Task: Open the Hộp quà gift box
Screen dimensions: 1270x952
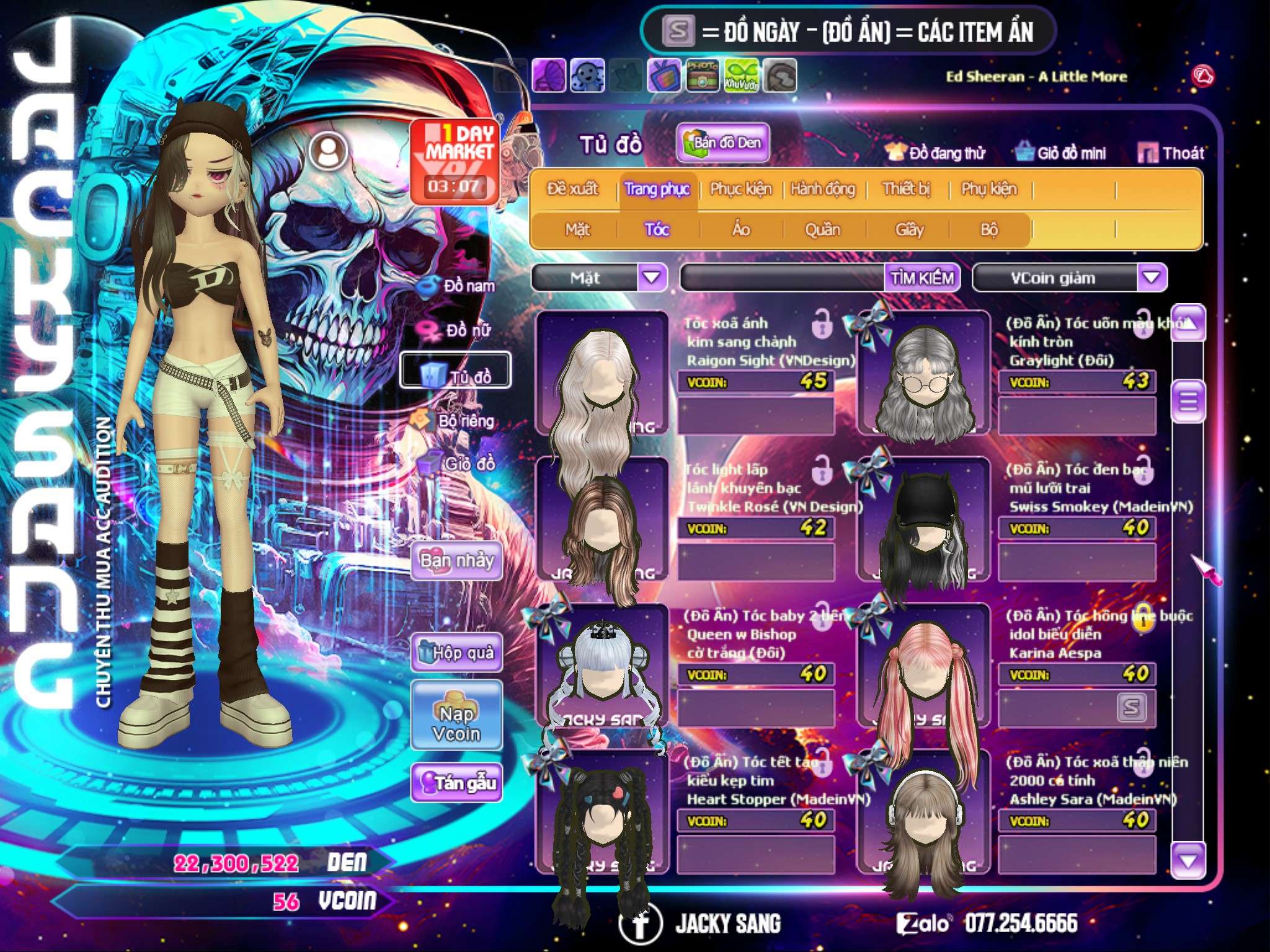Action: pyautogui.click(x=456, y=653)
